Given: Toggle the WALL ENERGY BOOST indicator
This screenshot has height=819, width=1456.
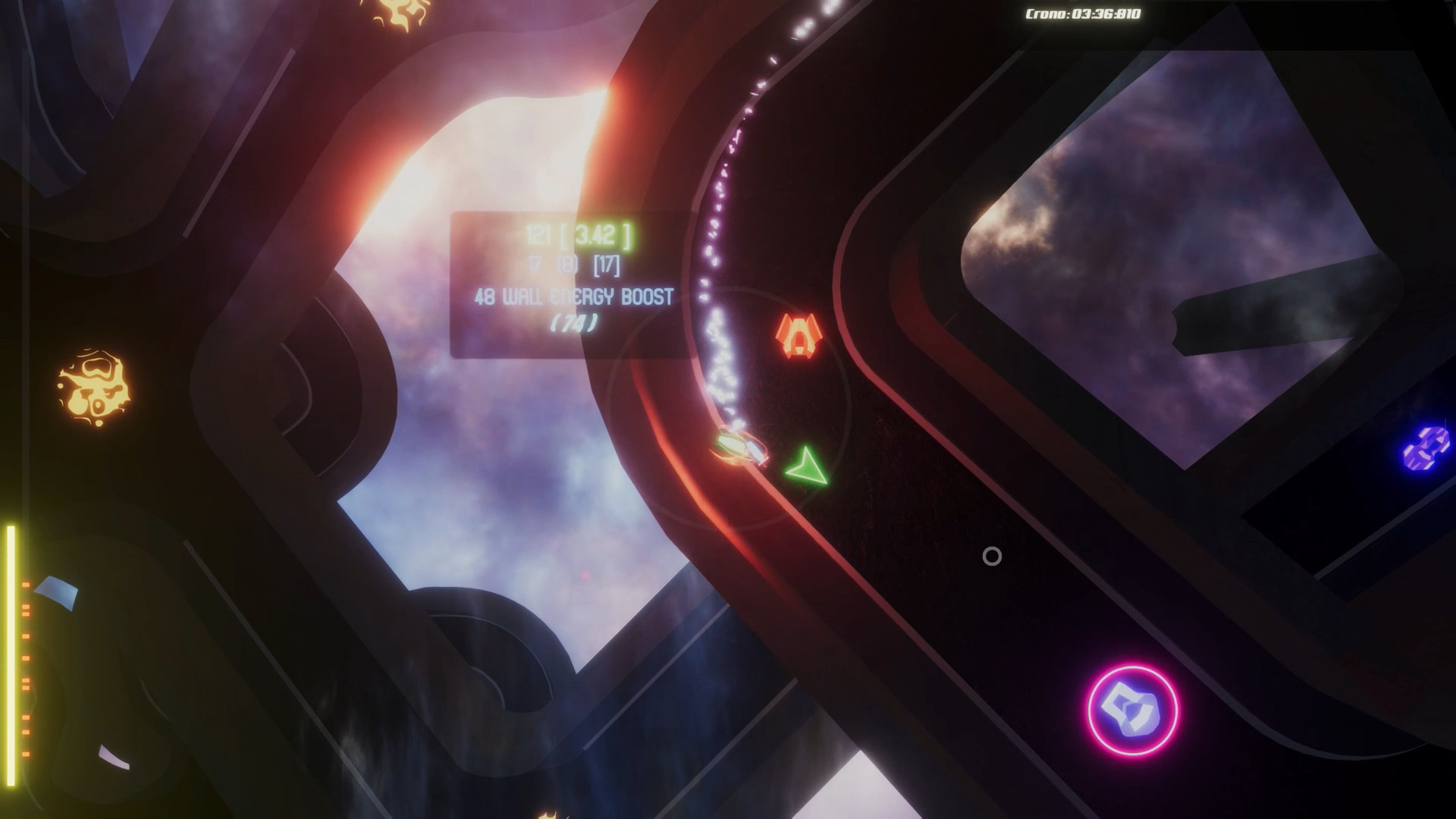Looking at the screenshot, I should tap(574, 298).
